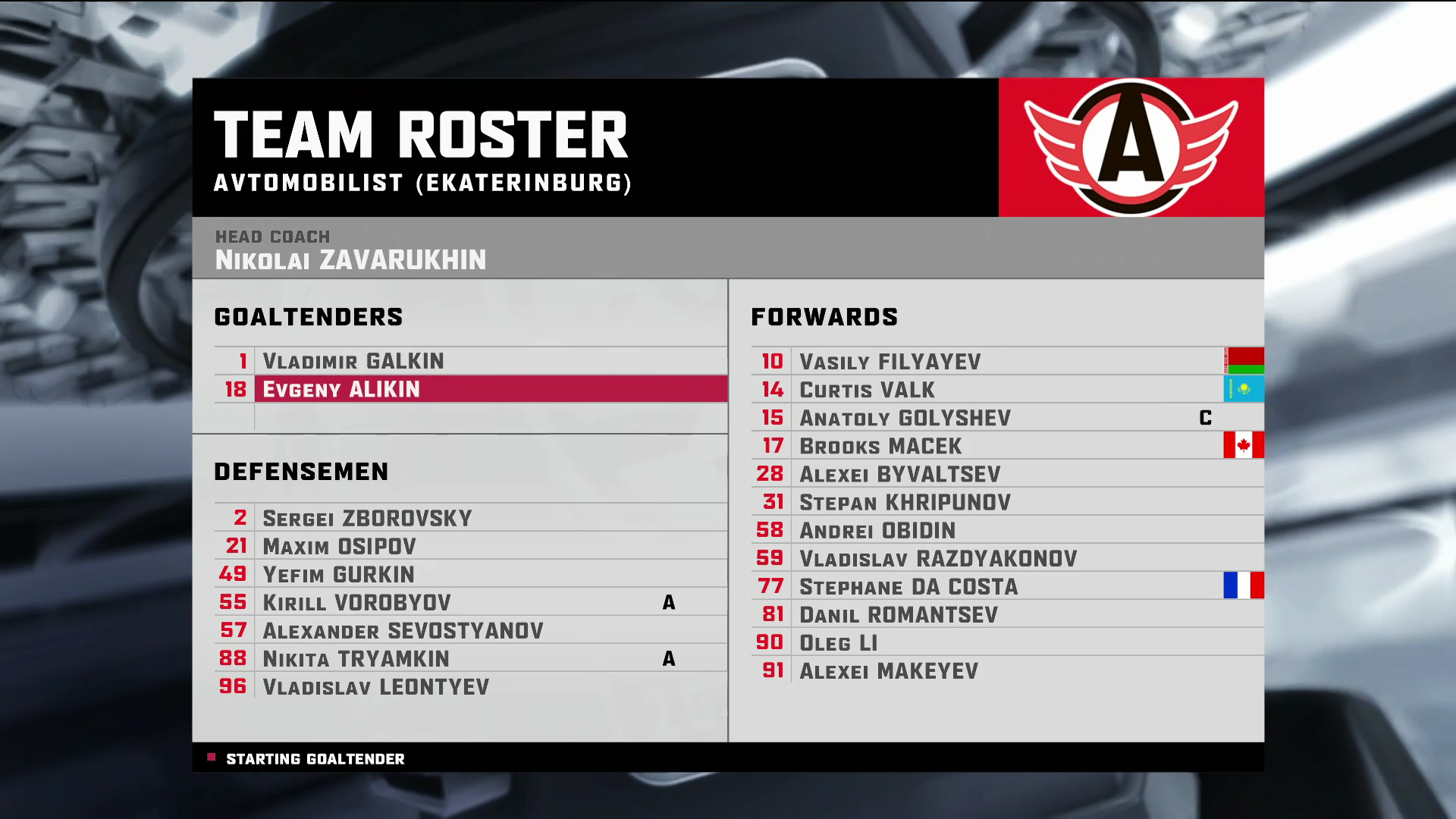Select forward Curtis Valk

point(867,390)
